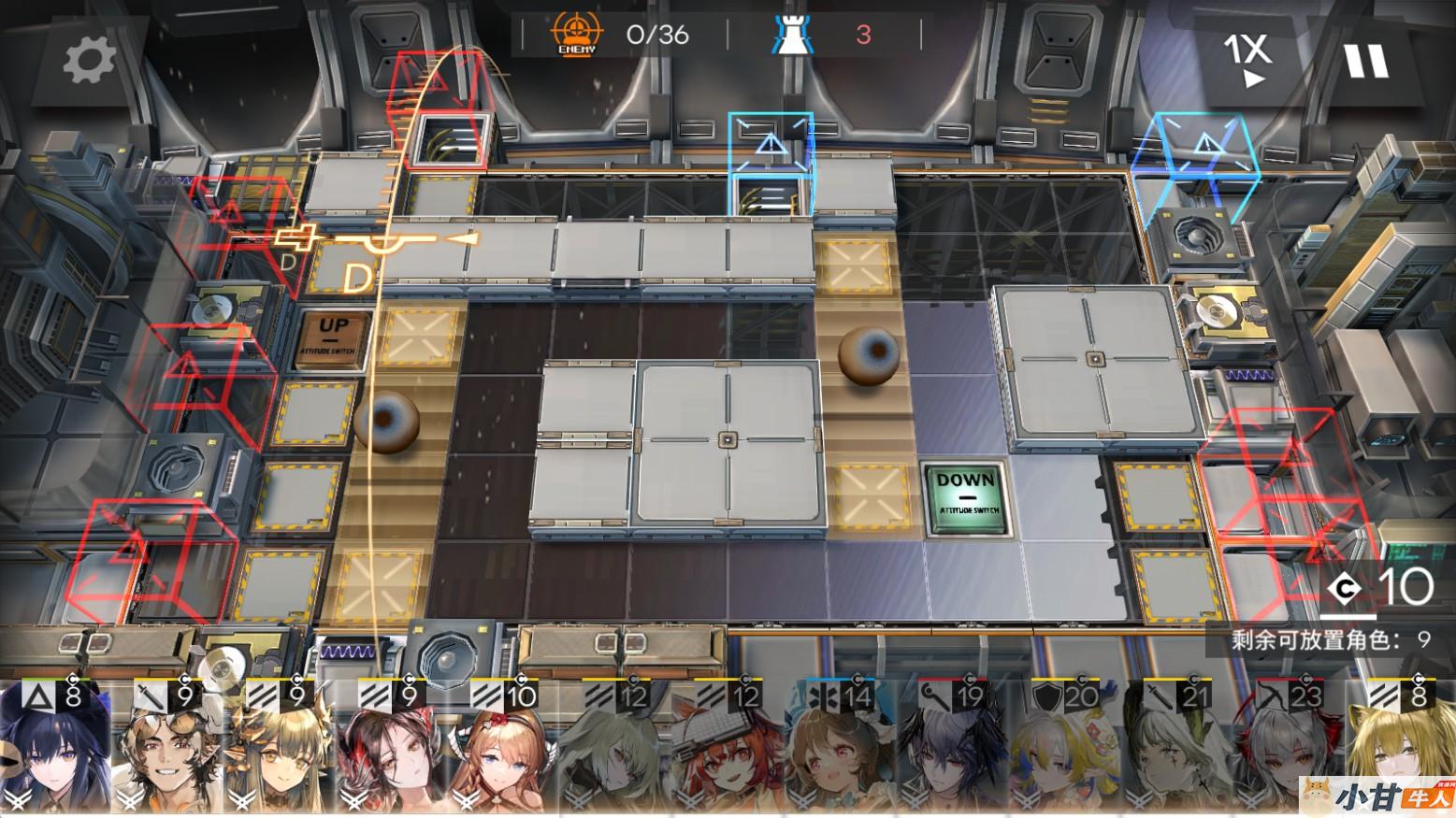Open the gear settings menu
Viewport: 1456px width, 818px height.
[x=89, y=61]
